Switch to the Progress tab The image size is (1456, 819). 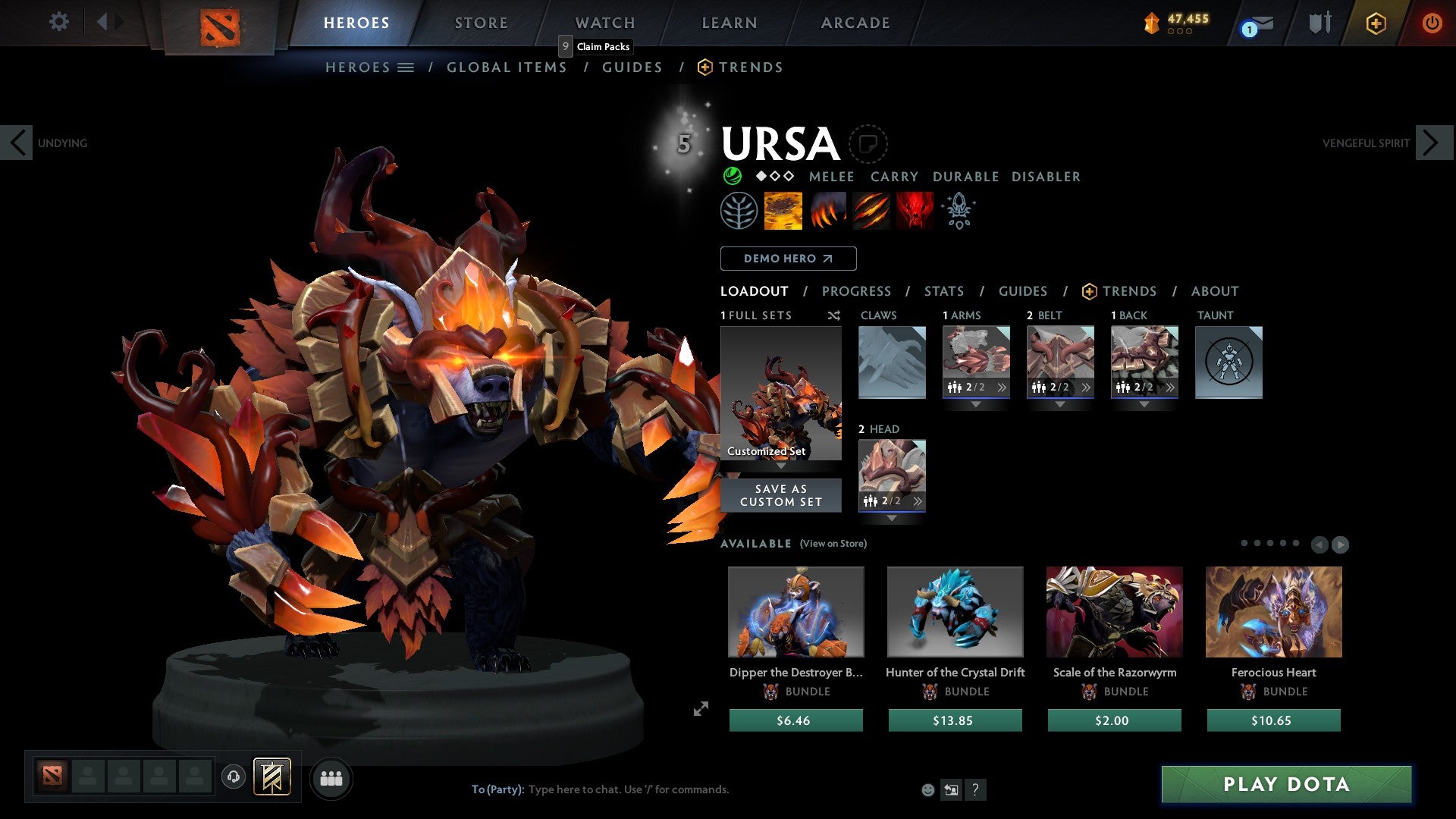[856, 291]
